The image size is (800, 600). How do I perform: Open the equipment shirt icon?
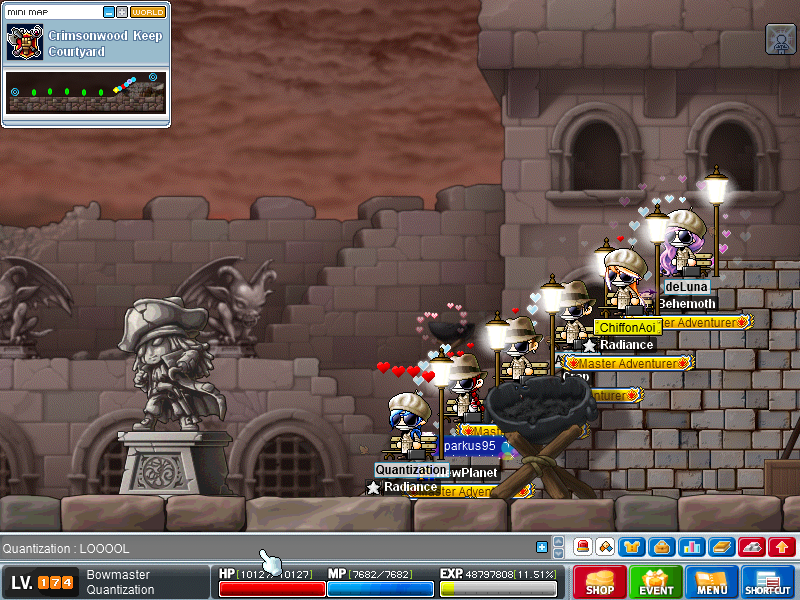point(631,547)
